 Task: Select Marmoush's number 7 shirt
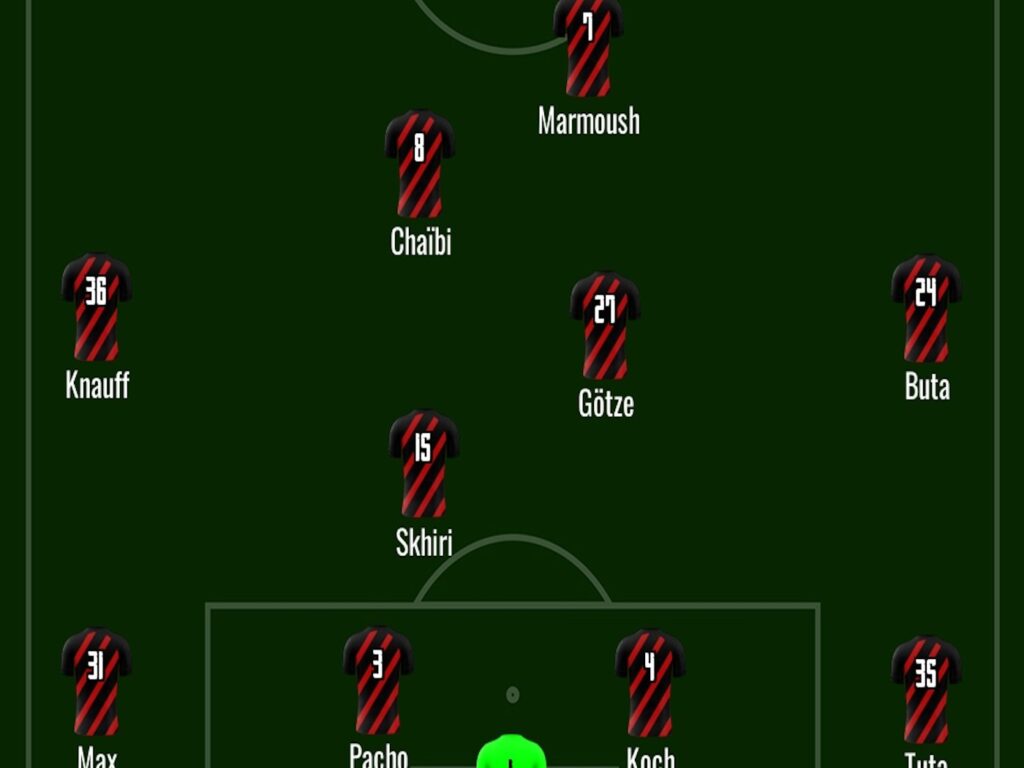point(588,46)
